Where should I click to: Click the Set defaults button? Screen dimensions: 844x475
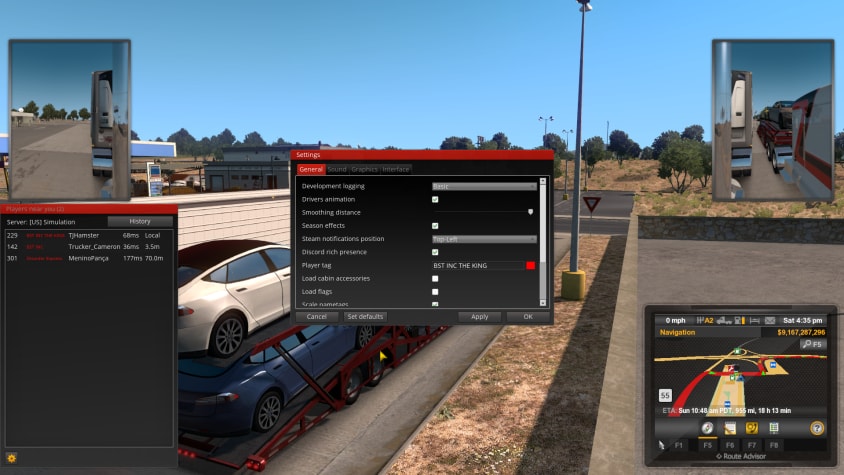[365, 316]
